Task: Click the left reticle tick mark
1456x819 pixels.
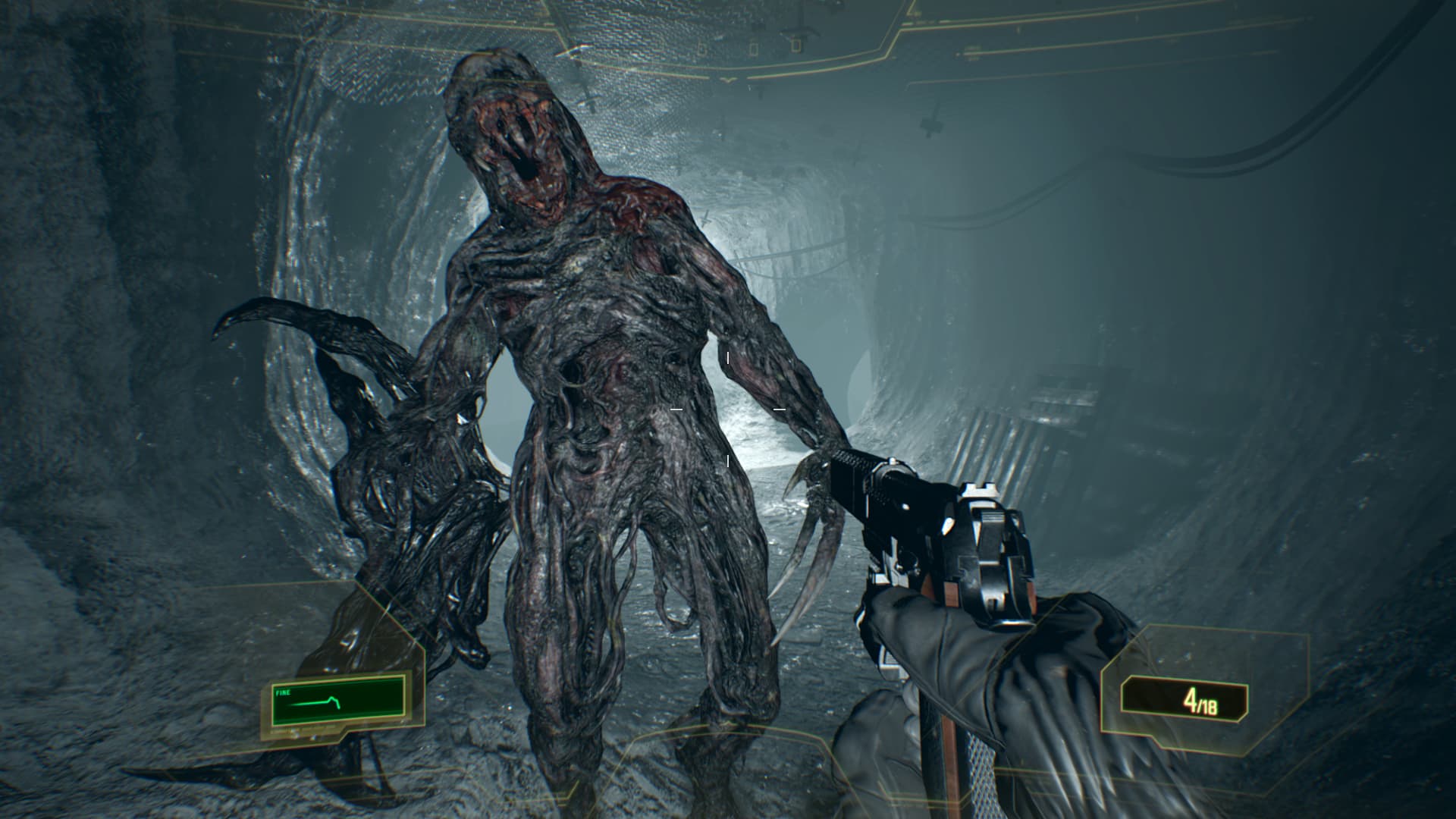Action: click(675, 409)
